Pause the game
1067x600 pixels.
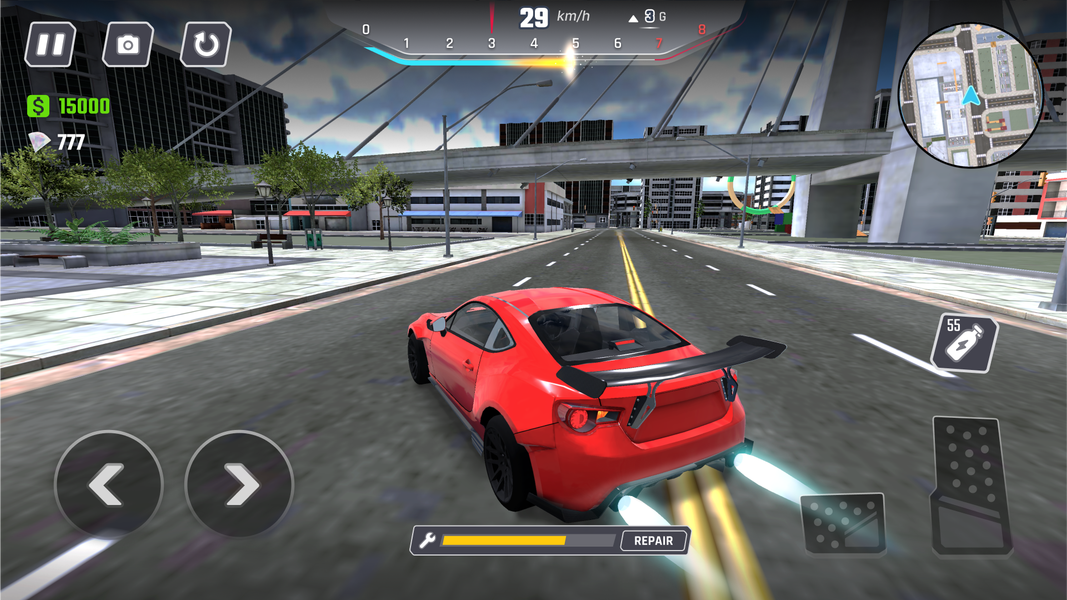pos(50,45)
